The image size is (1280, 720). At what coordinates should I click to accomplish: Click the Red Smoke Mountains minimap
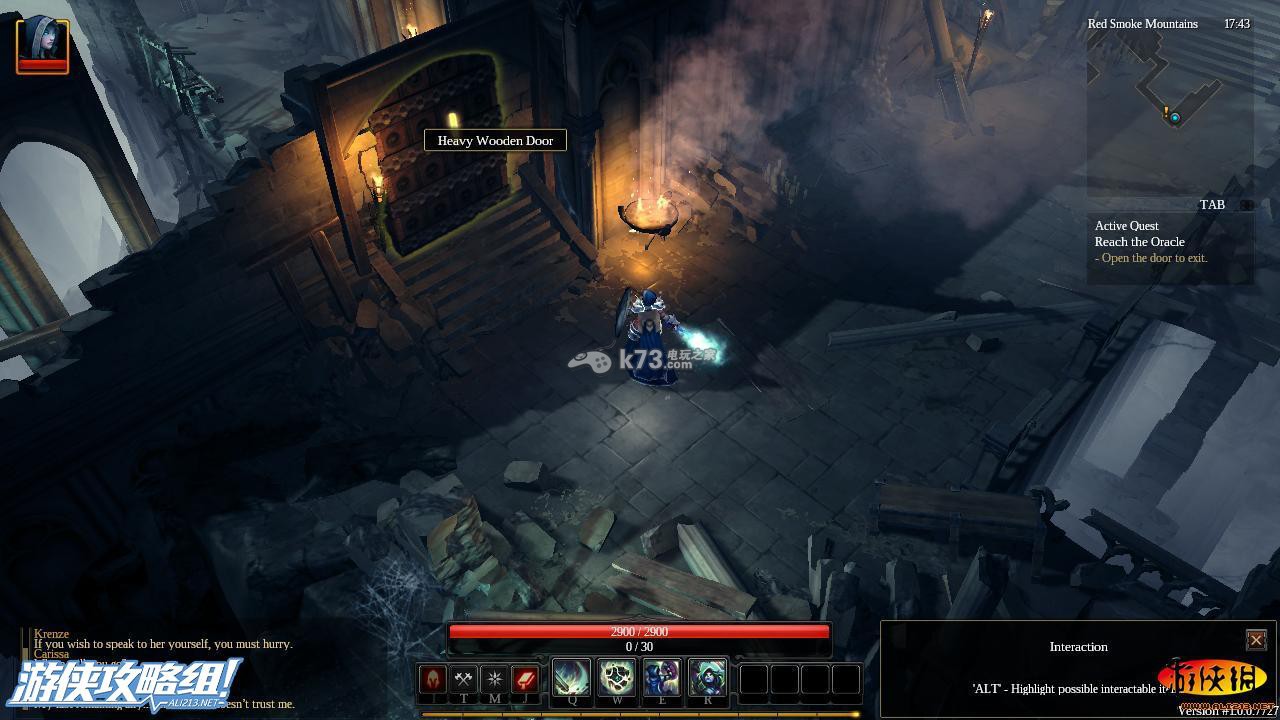click(x=1168, y=110)
